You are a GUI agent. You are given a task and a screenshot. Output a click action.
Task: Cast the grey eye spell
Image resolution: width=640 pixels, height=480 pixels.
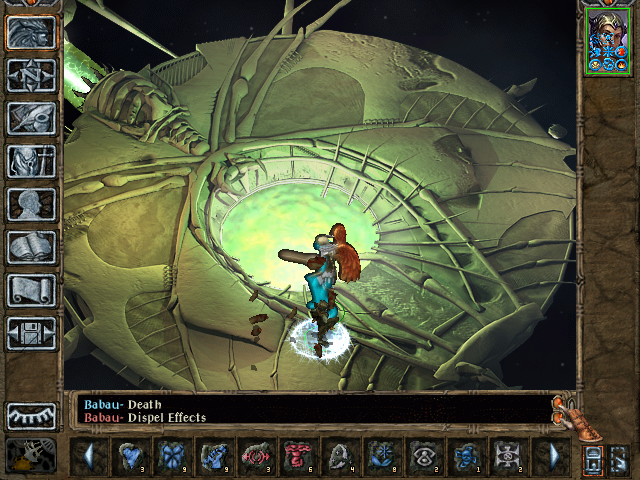pos(424,457)
